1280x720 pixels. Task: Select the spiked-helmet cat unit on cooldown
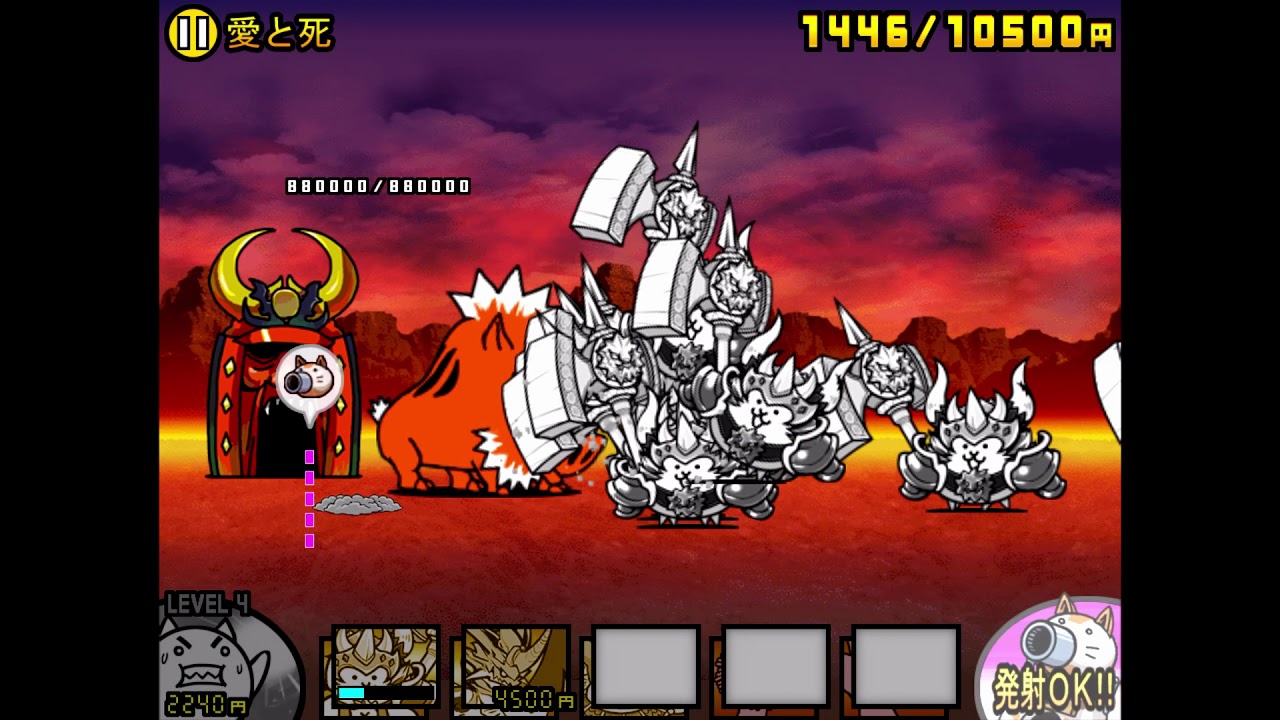coord(386,666)
